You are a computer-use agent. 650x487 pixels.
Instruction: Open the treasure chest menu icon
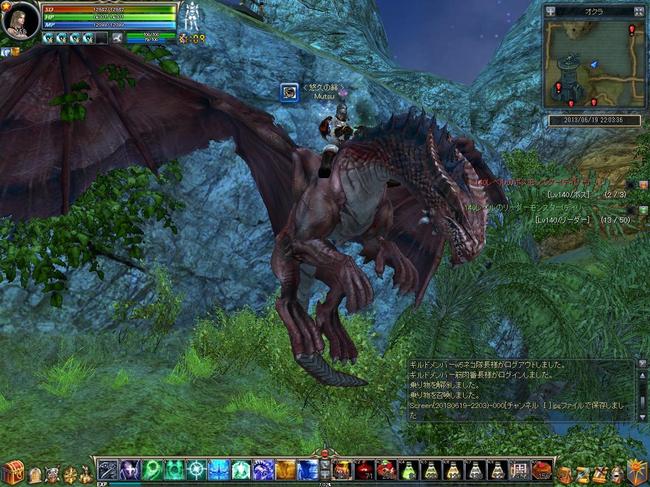pos(13,472)
